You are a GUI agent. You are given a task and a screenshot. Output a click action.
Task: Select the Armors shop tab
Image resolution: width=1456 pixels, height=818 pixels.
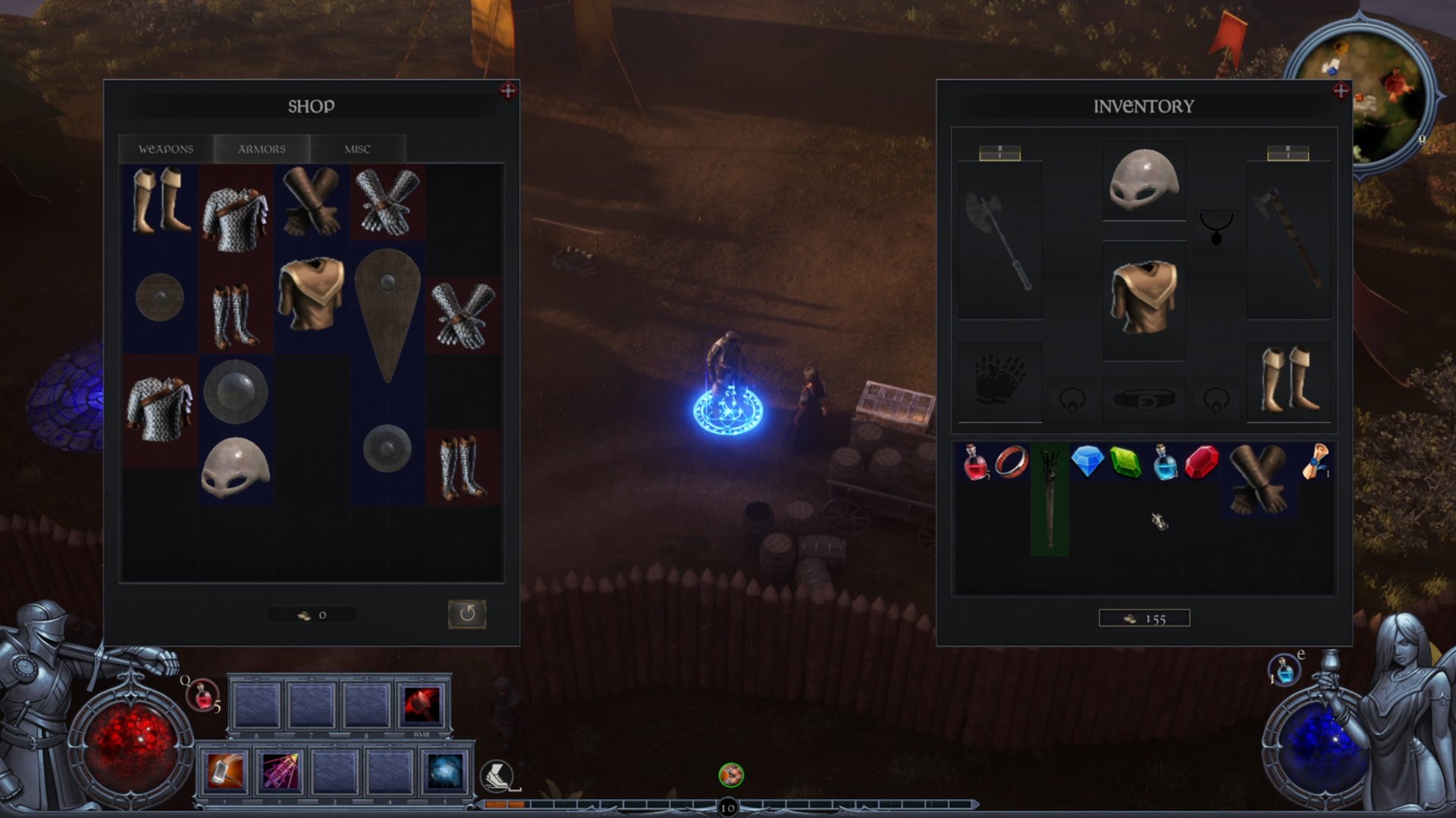coord(262,149)
